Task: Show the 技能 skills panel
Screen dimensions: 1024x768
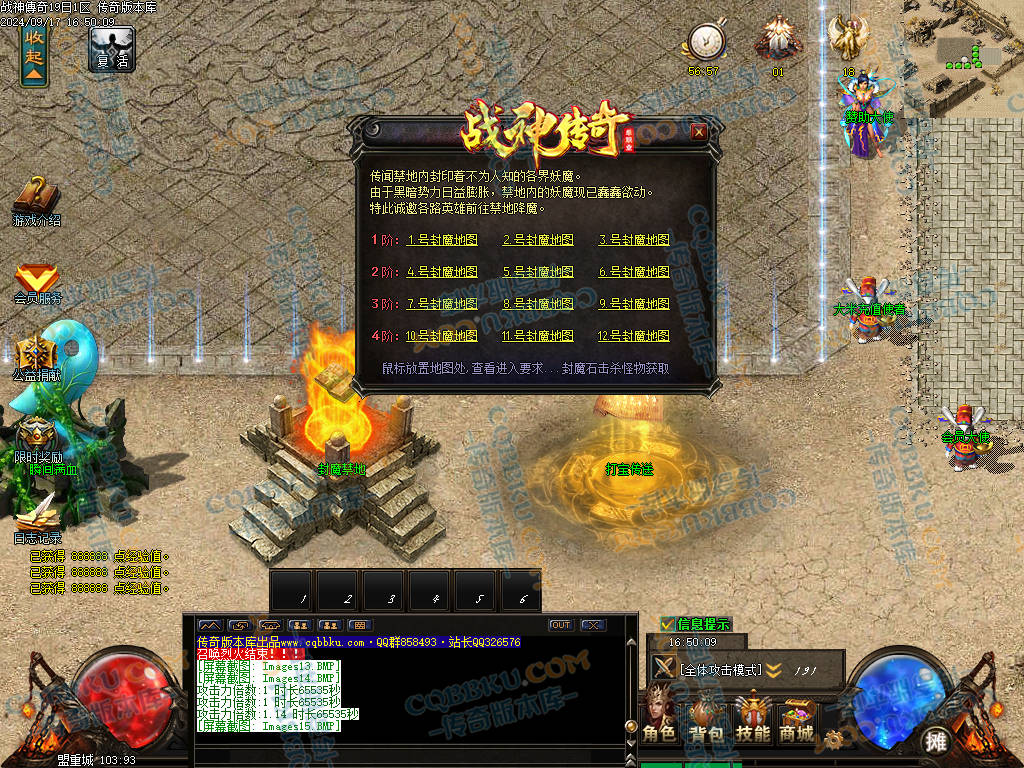Action: 752,716
